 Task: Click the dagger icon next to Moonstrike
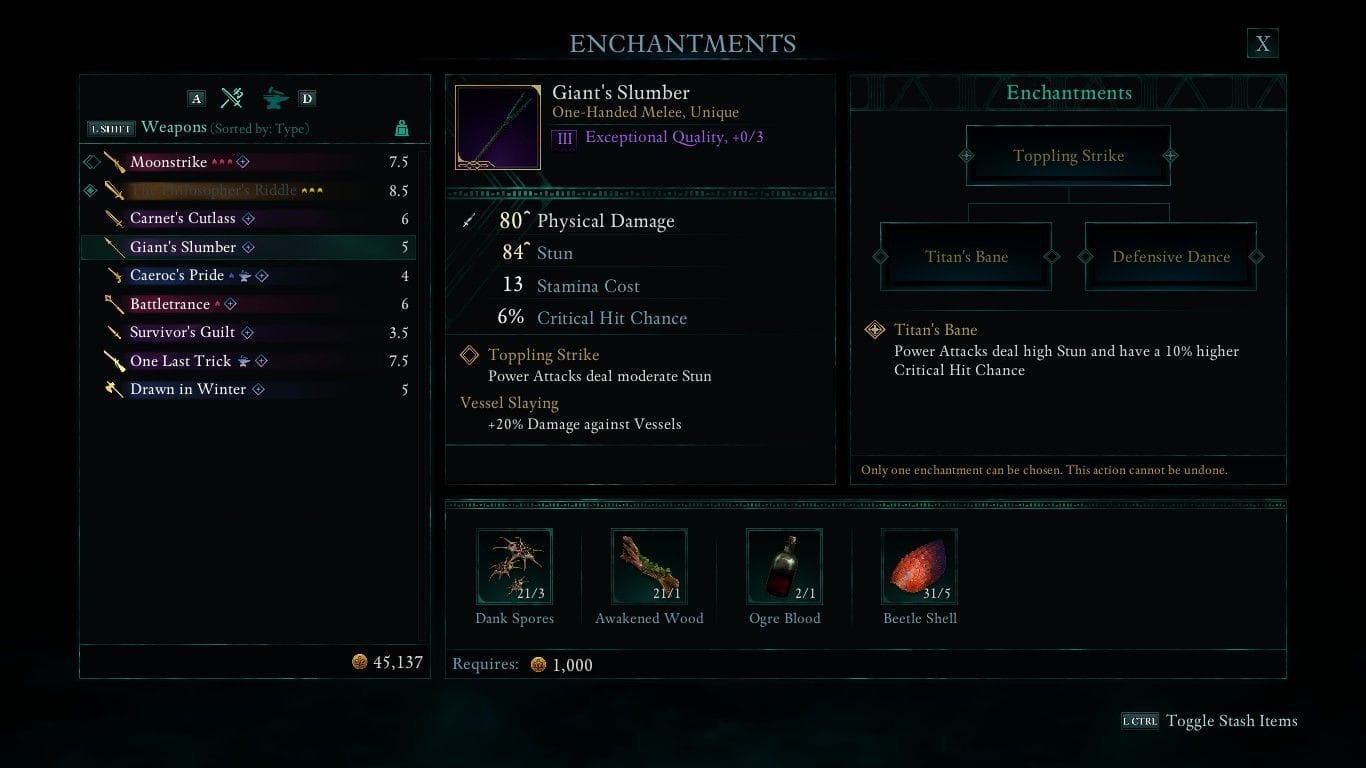click(113, 161)
